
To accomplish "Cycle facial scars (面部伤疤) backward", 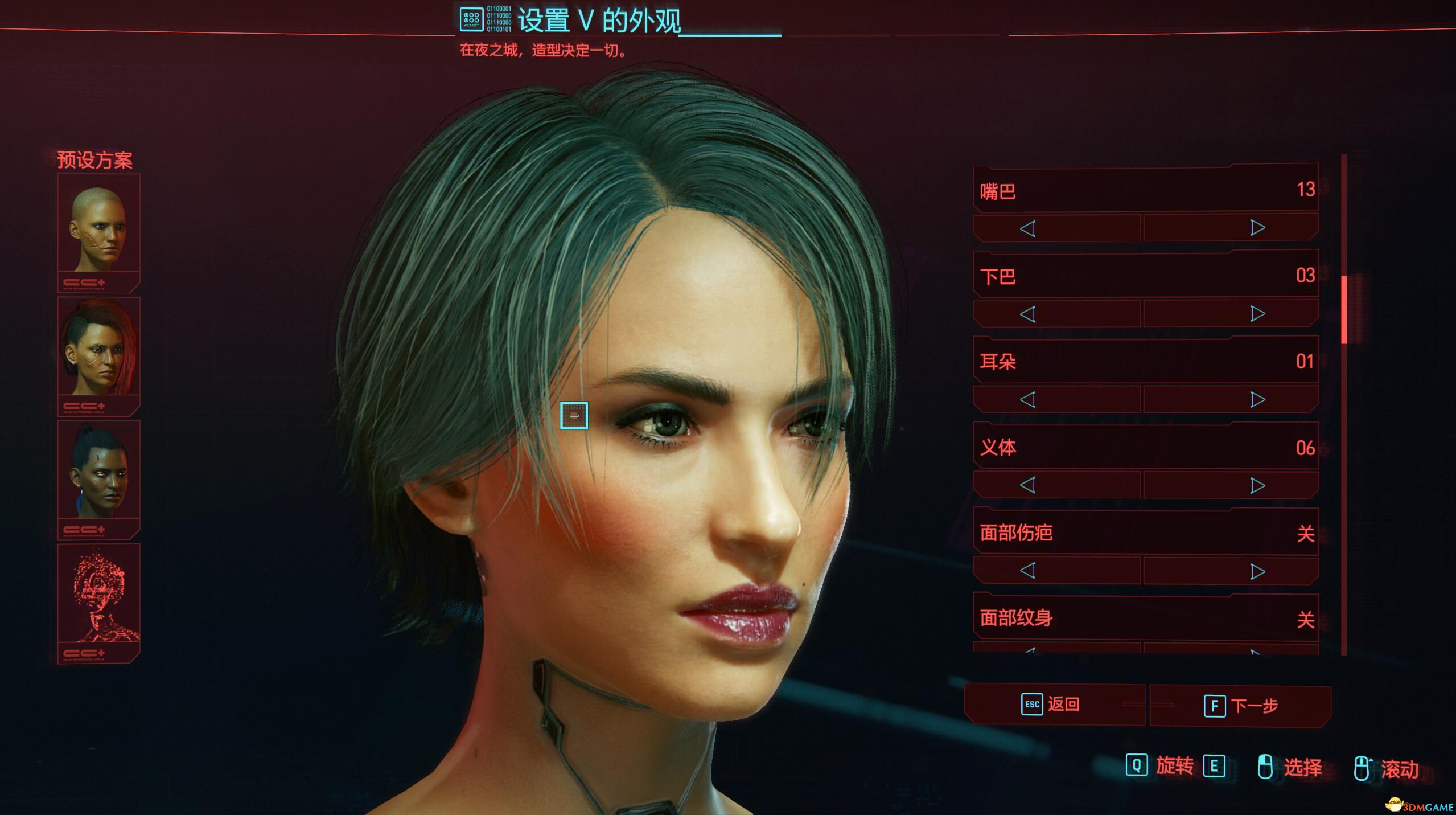I will pos(1028,571).
